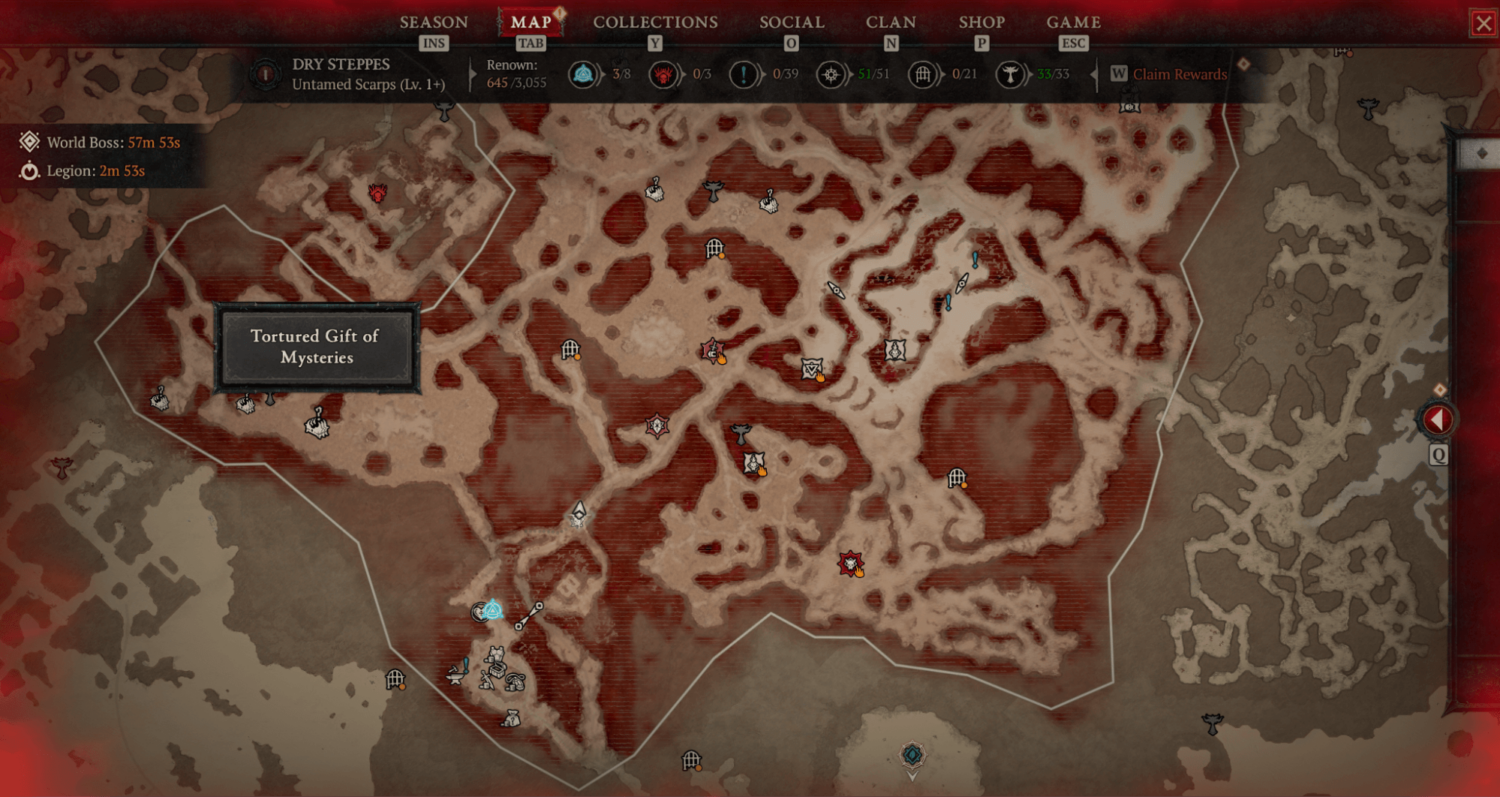Close the map screen with the X
1500x797 pixels.
click(1482, 23)
